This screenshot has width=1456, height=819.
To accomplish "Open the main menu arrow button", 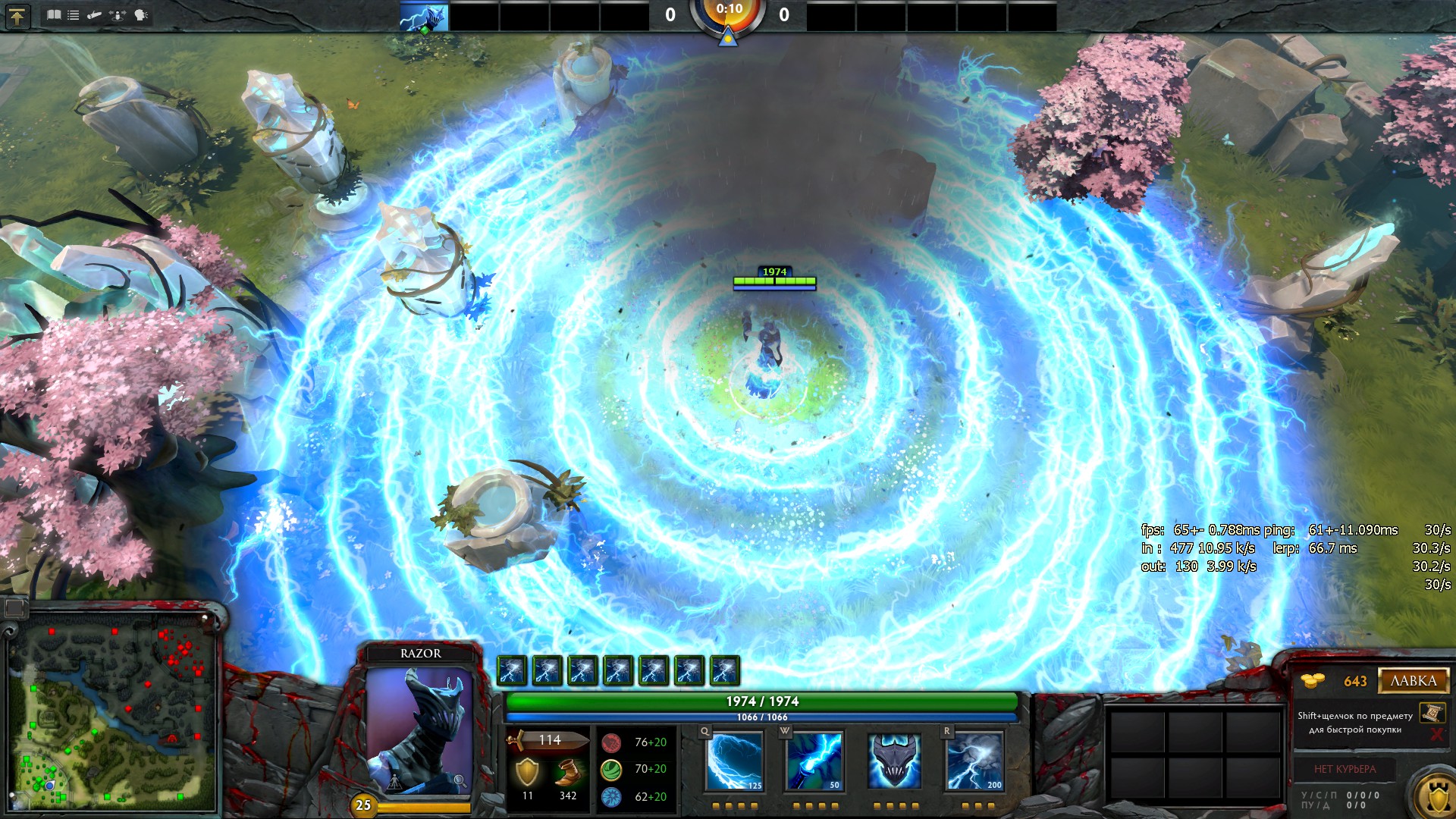I will 17,16.
